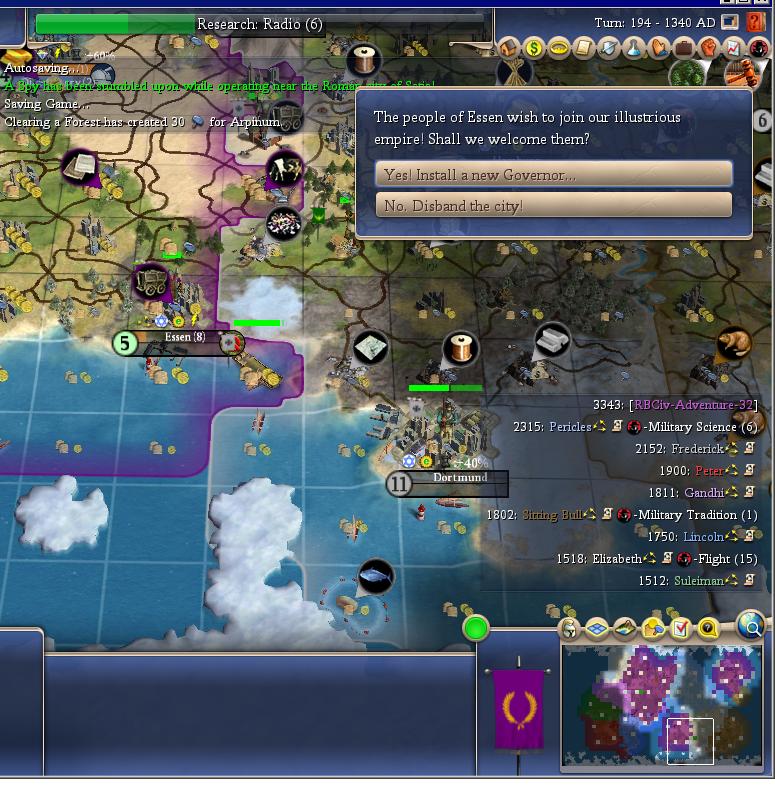Open the espionage advisor spy icon
775x791 pixels.
pyautogui.click(x=759, y=48)
